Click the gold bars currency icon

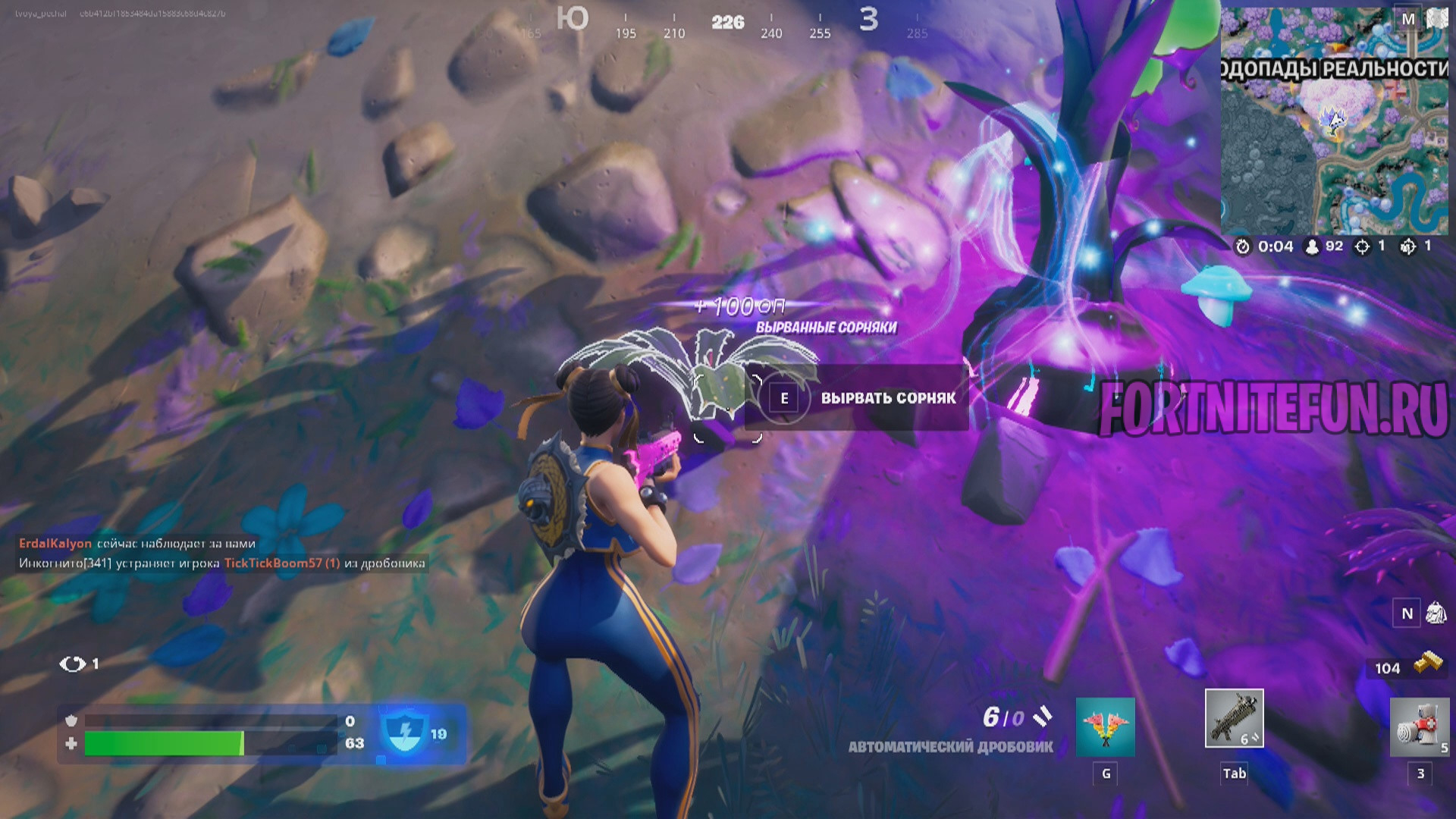1431,662
